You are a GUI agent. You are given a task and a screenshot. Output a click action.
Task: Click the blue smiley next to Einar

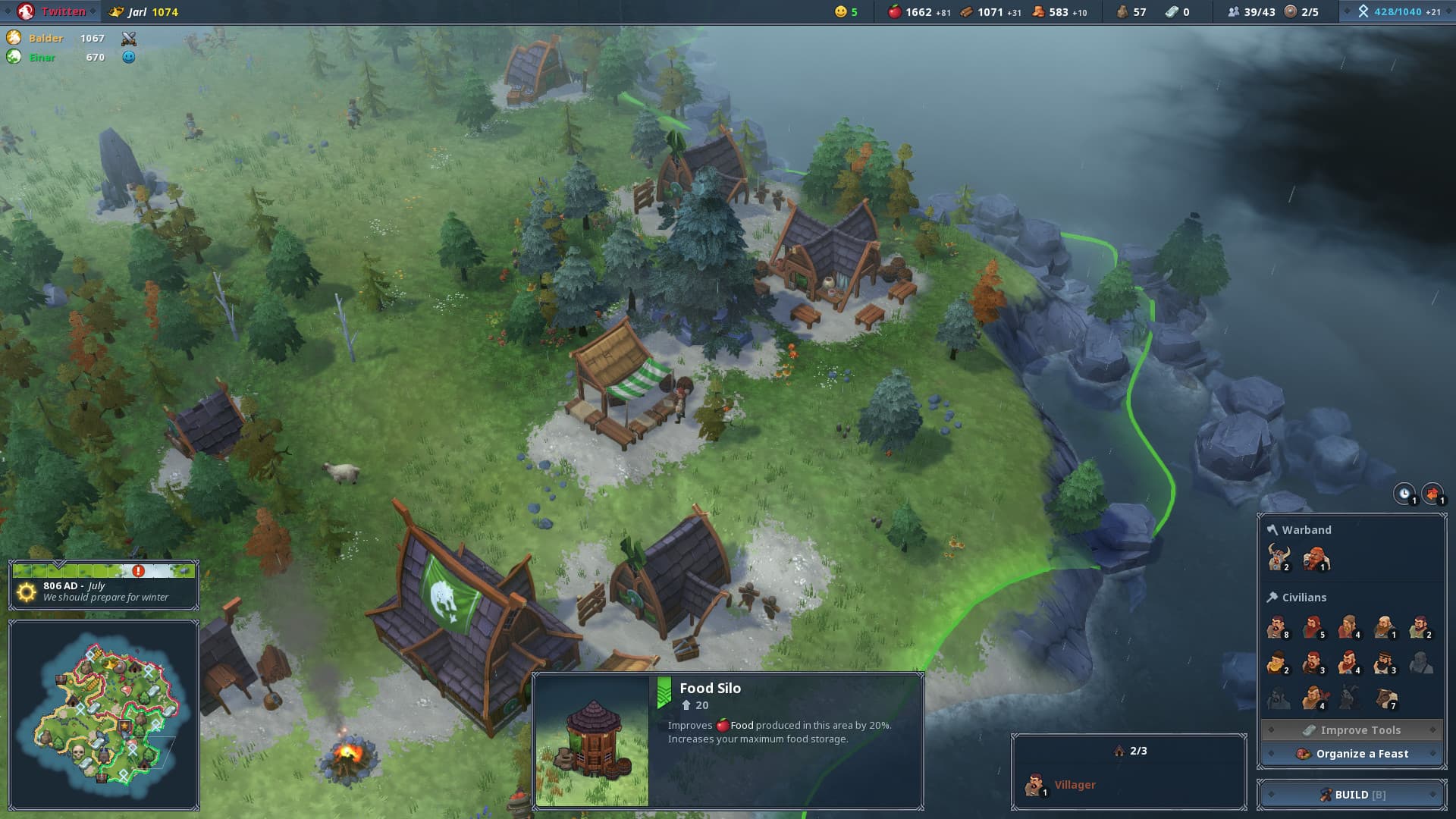pyautogui.click(x=129, y=57)
